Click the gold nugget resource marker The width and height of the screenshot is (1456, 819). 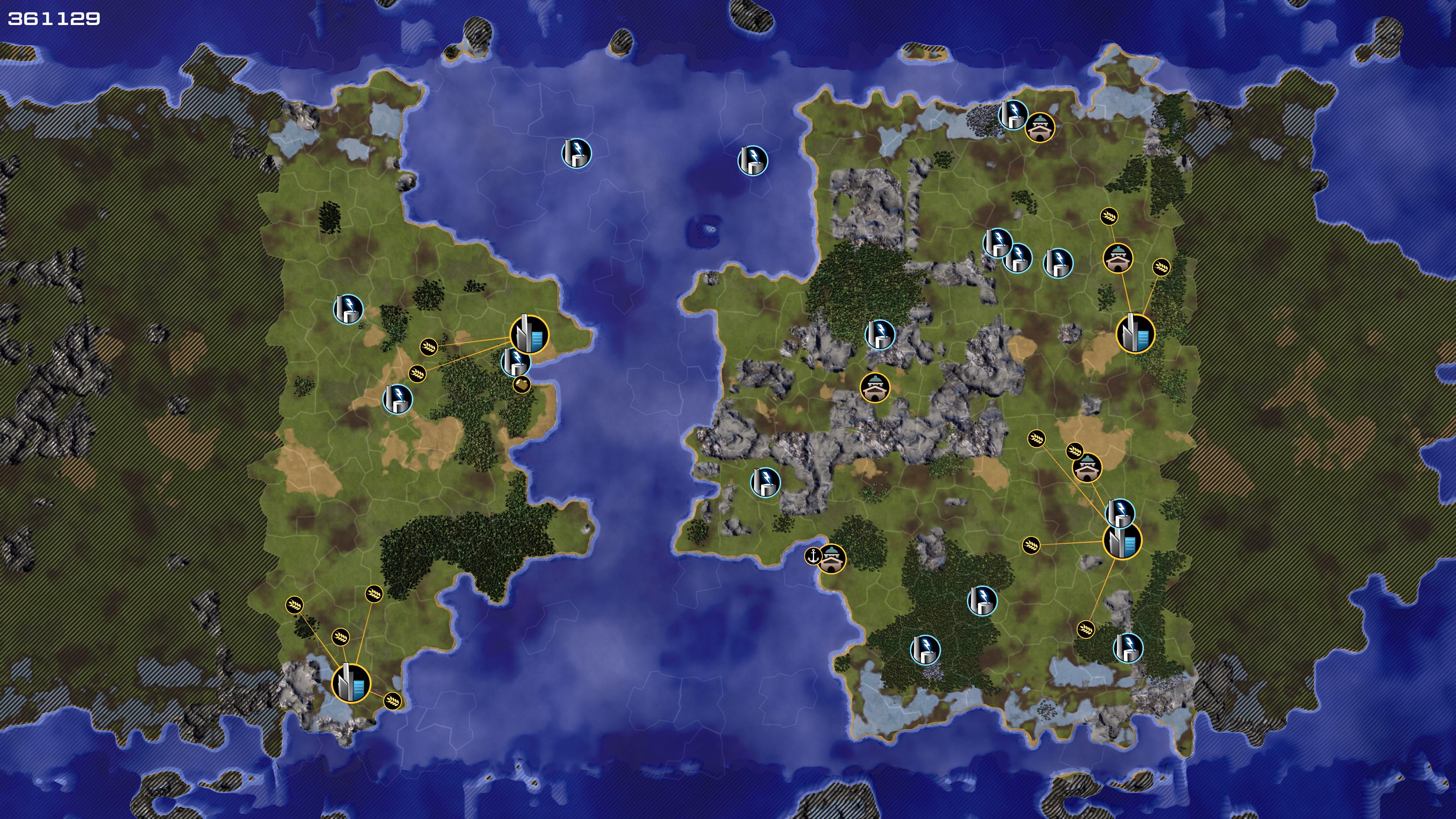522,384
